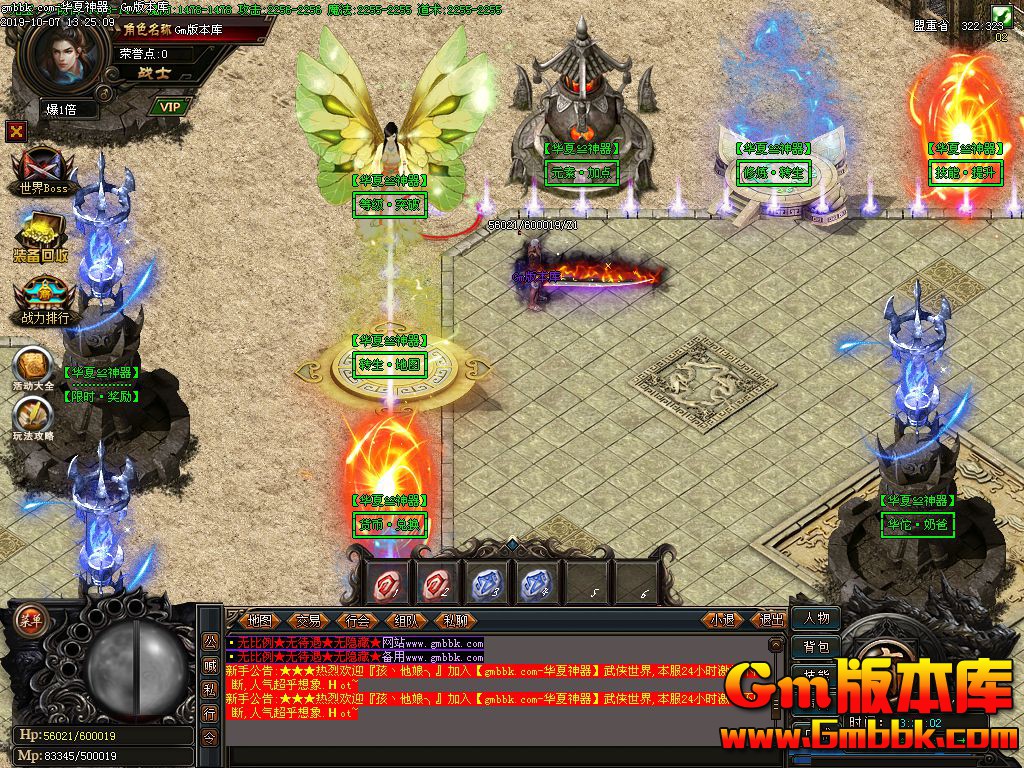Open 装备回收 equipment recycling
This screenshot has width=1024, height=768.
coord(41,238)
